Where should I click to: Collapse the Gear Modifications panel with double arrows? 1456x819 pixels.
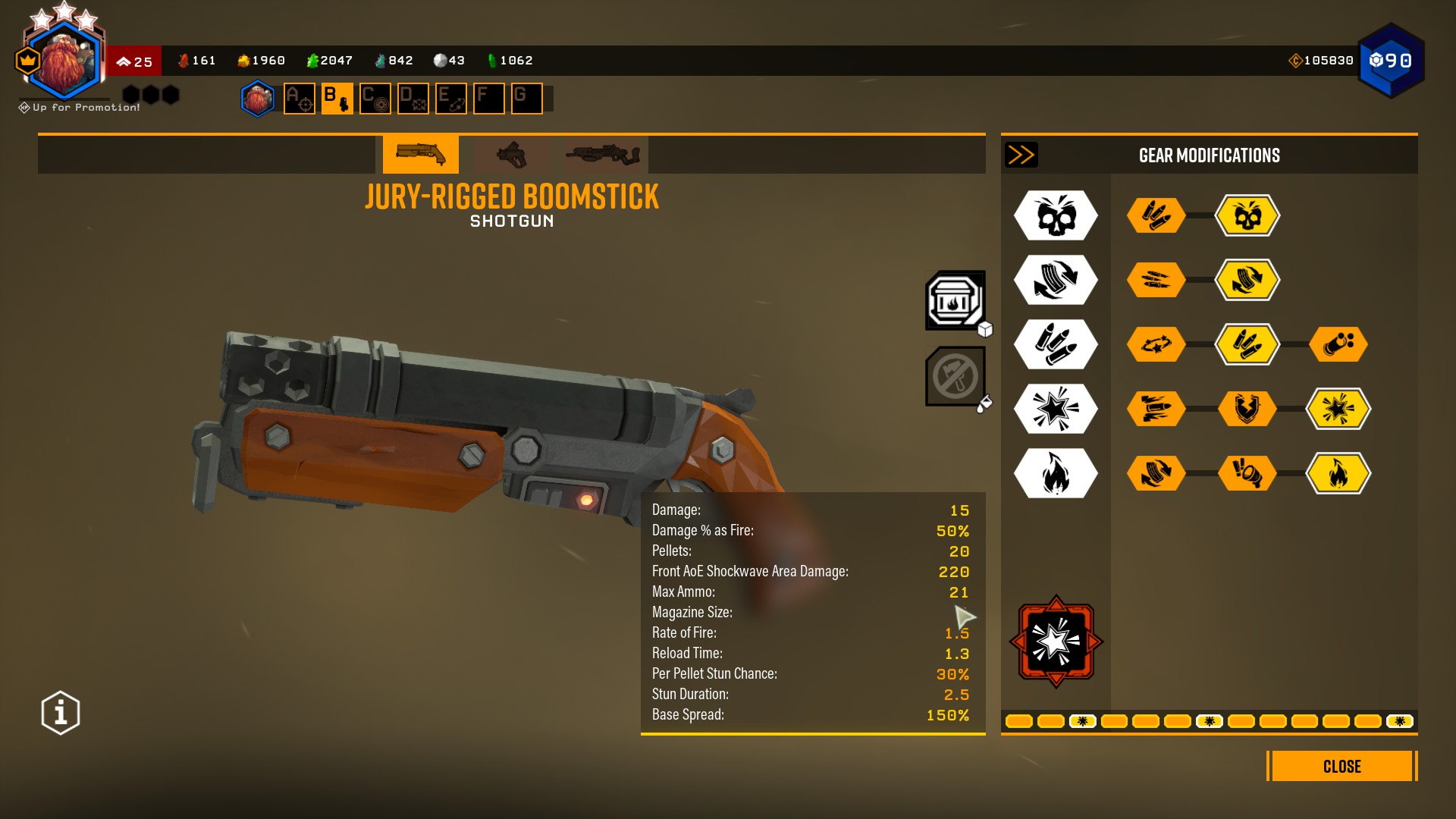[x=1021, y=155]
